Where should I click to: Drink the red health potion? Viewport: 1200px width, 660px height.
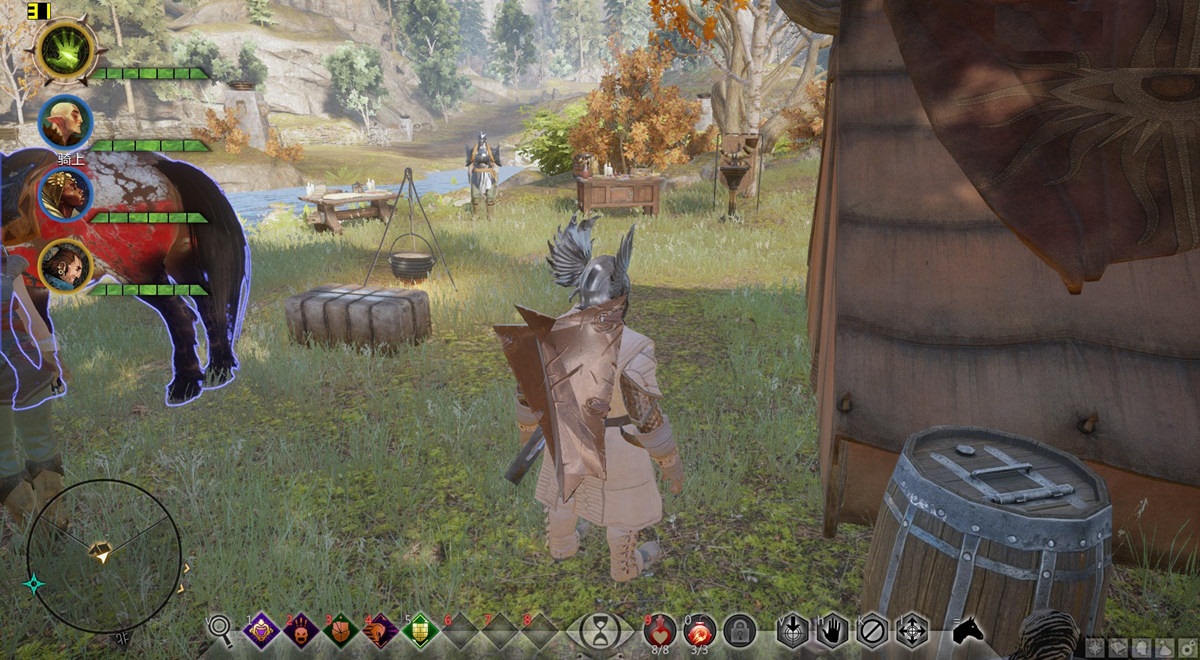click(x=660, y=628)
